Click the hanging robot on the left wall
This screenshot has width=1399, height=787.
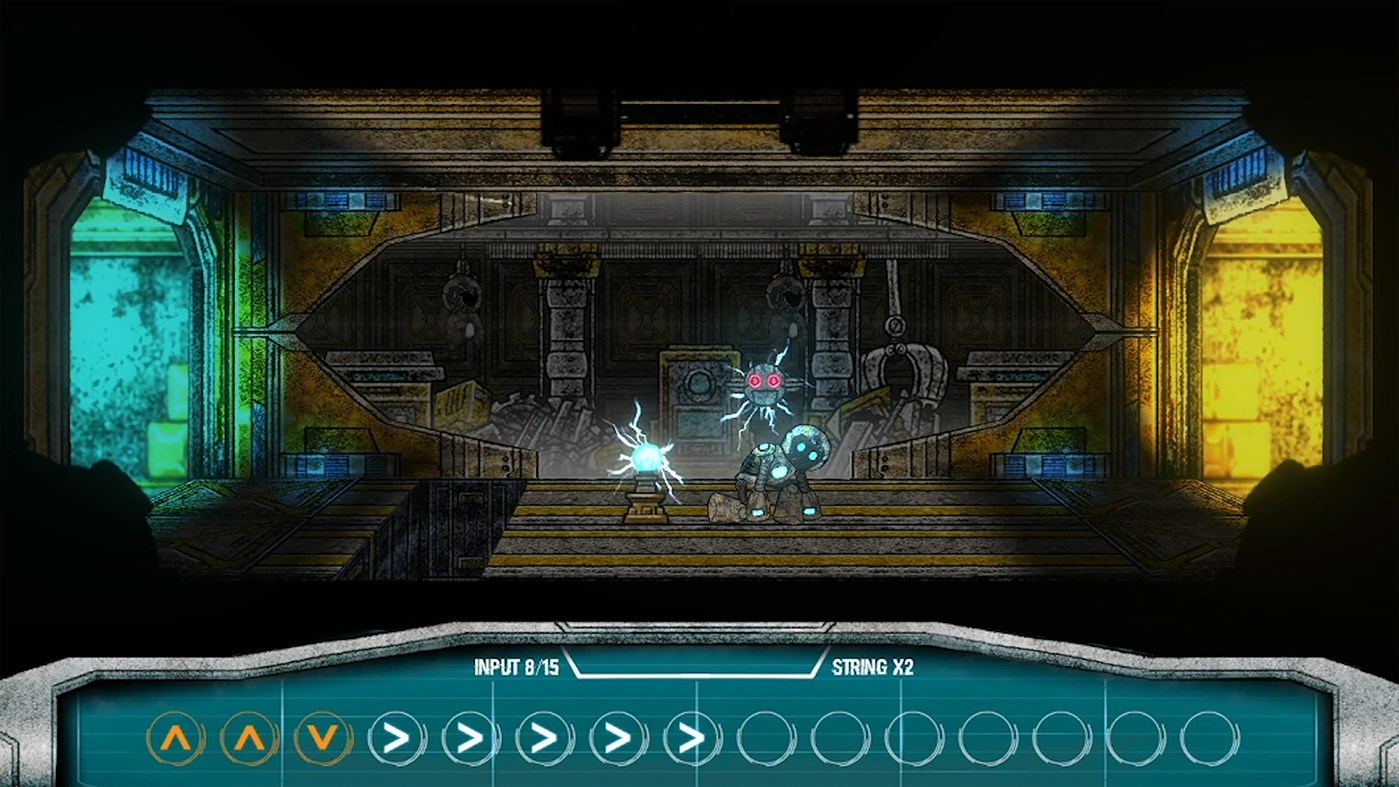tap(465, 305)
